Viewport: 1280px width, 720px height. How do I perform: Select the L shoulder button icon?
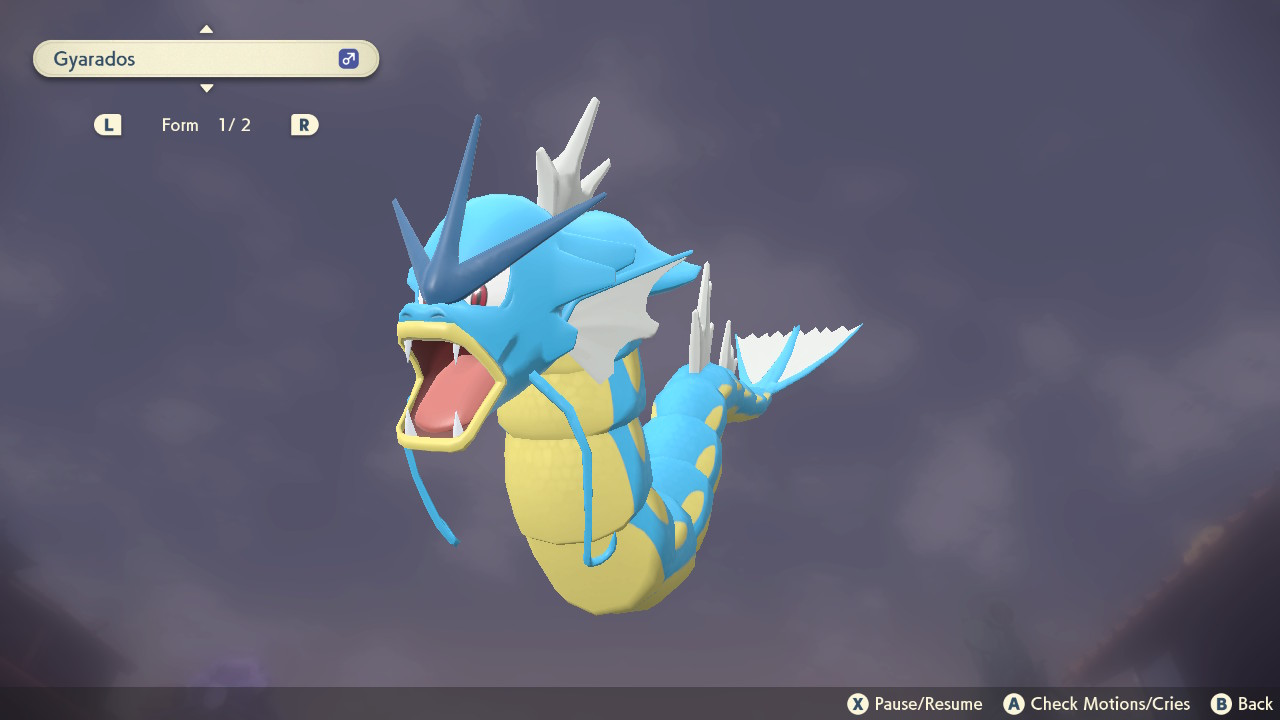tap(107, 124)
